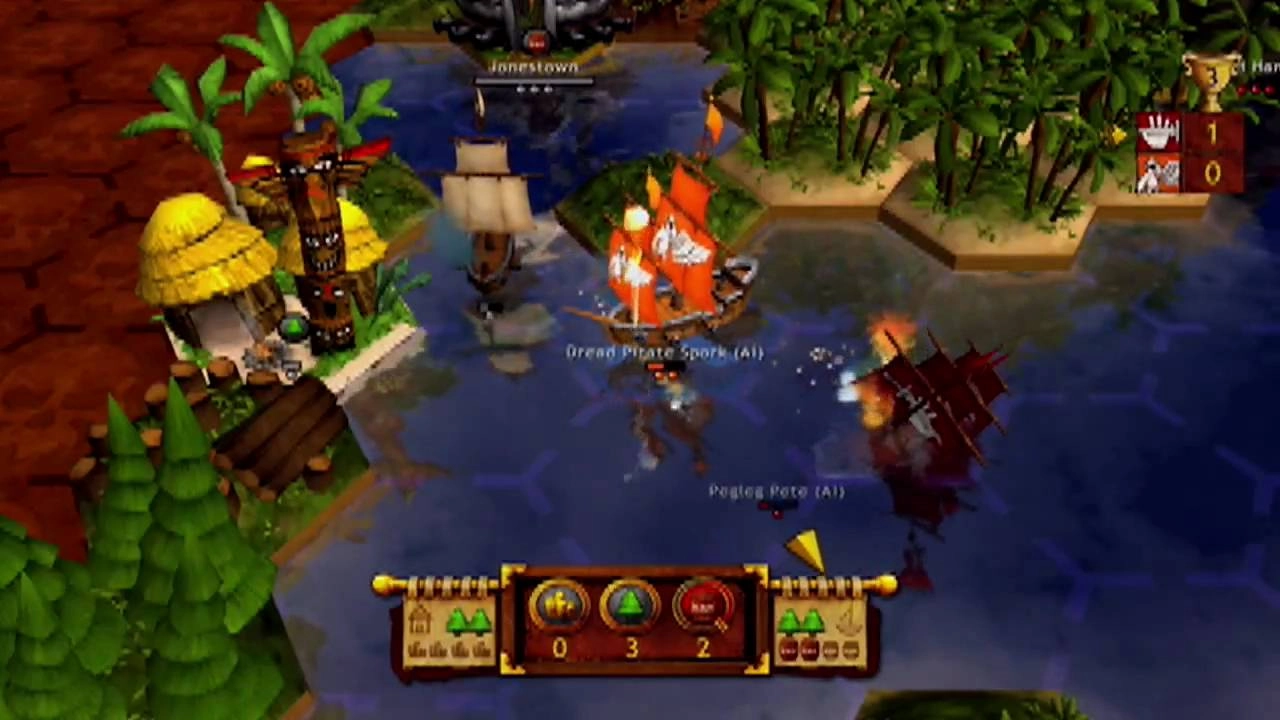Select the Pegleg Pete ship label
Image resolution: width=1280 pixels, height=720 pixels.
(776, 491)
